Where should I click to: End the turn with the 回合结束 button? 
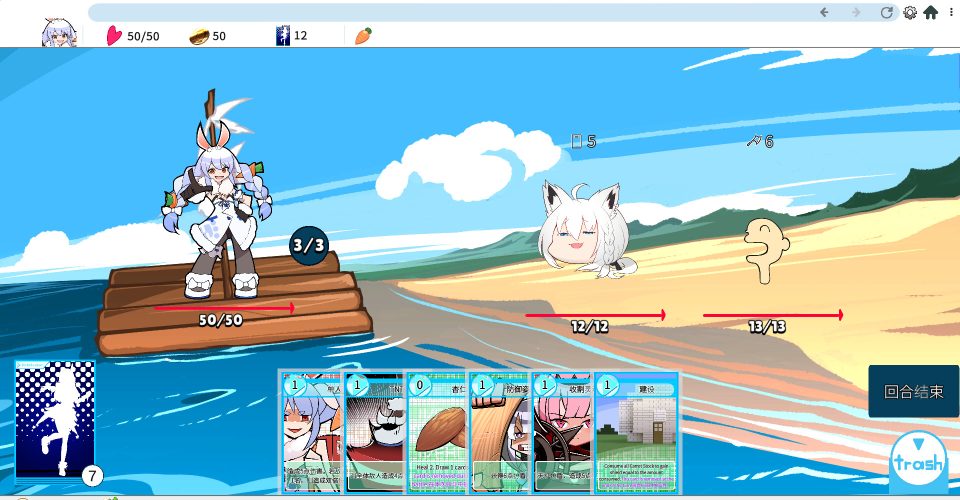tap(913, 391)
